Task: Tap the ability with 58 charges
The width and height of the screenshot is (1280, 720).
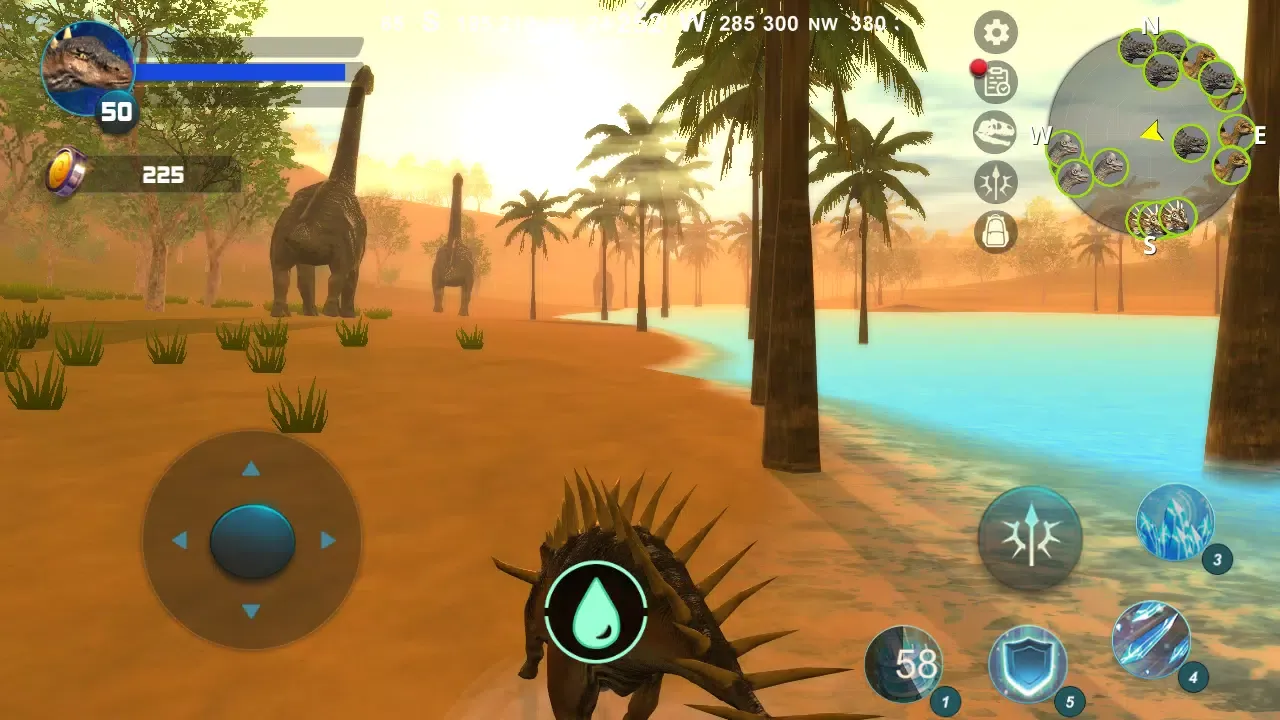Action: pyautogui.click(x=906, y=663)
